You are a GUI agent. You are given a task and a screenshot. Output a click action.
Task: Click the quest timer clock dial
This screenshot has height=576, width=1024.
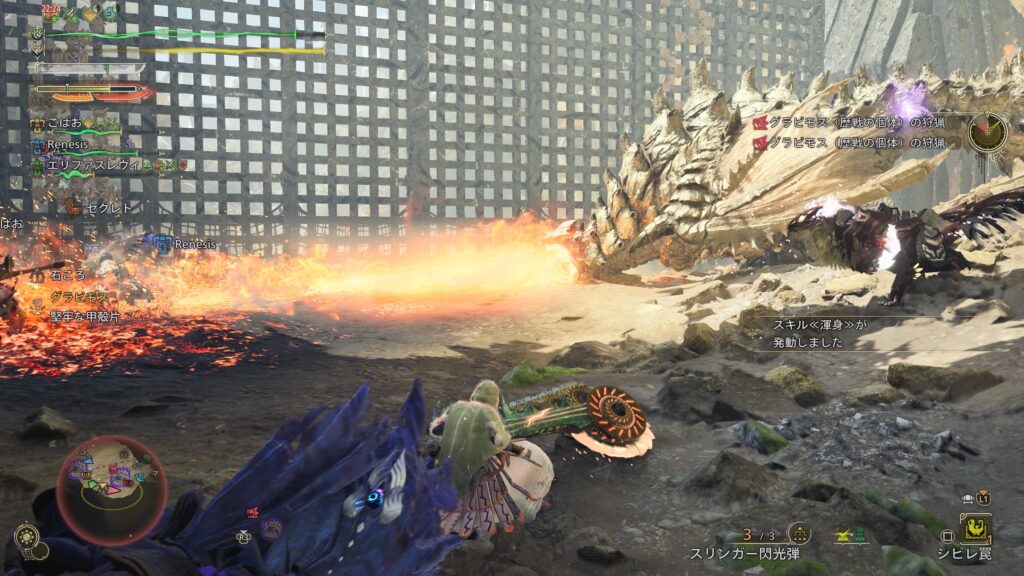(x=987, y=131)
